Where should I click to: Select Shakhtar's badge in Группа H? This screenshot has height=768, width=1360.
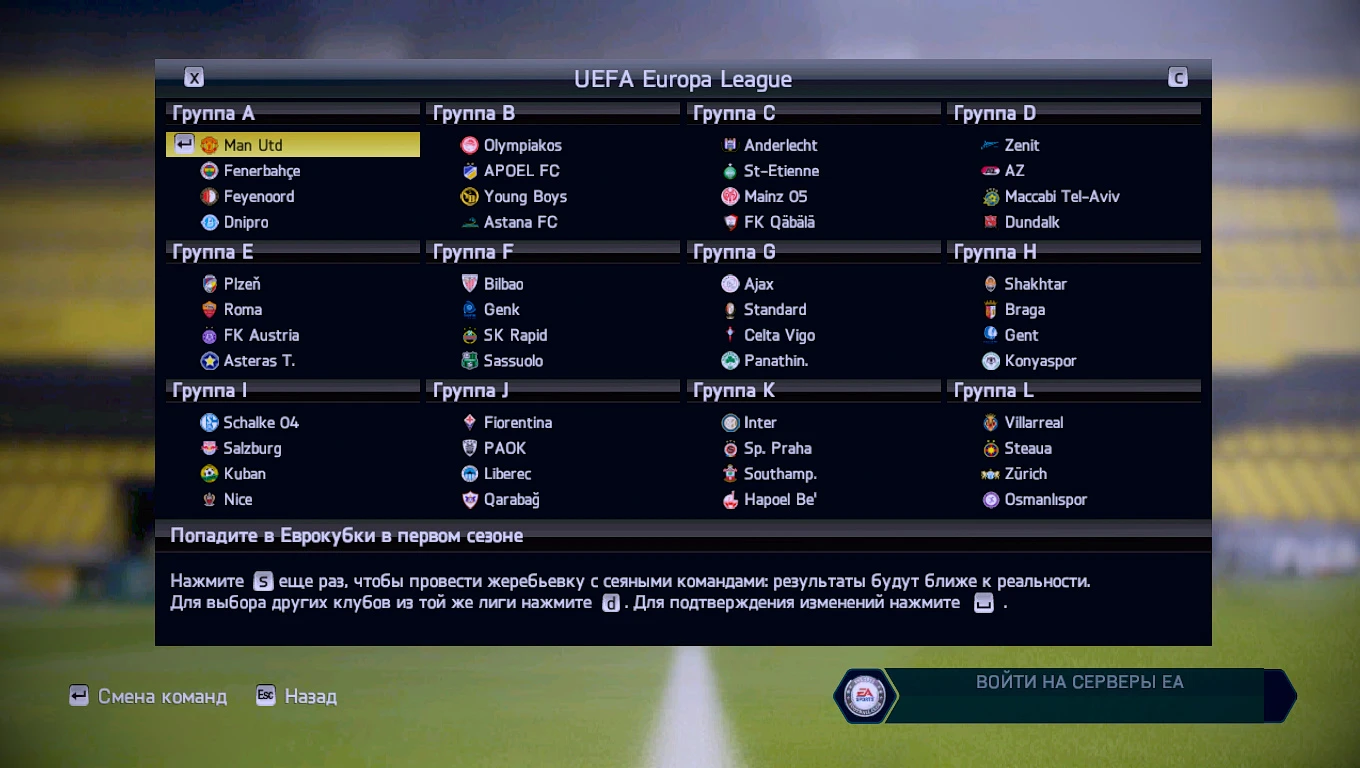(x=990, y=284)
